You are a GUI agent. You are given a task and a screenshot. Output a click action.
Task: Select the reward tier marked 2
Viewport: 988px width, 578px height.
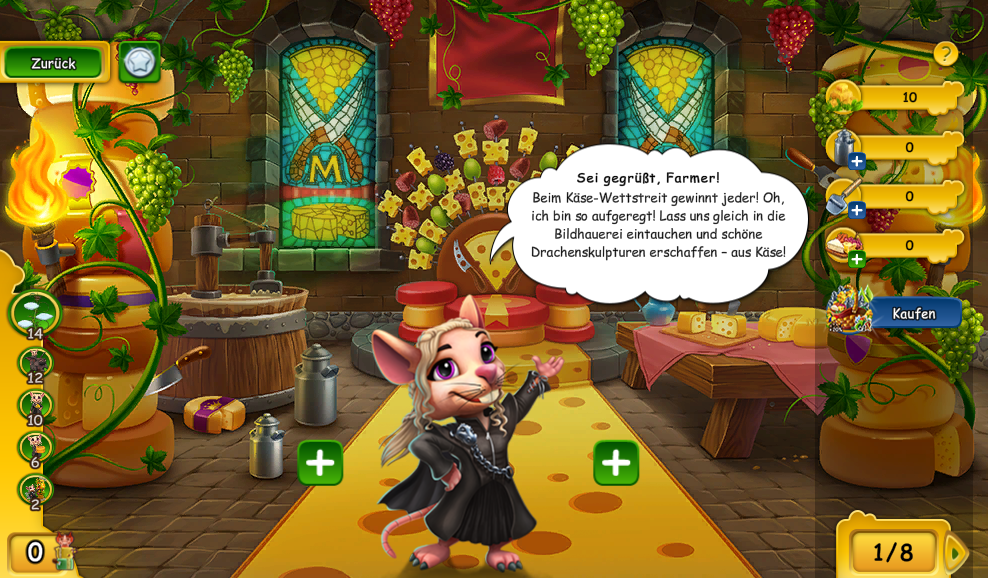point(35,491)
